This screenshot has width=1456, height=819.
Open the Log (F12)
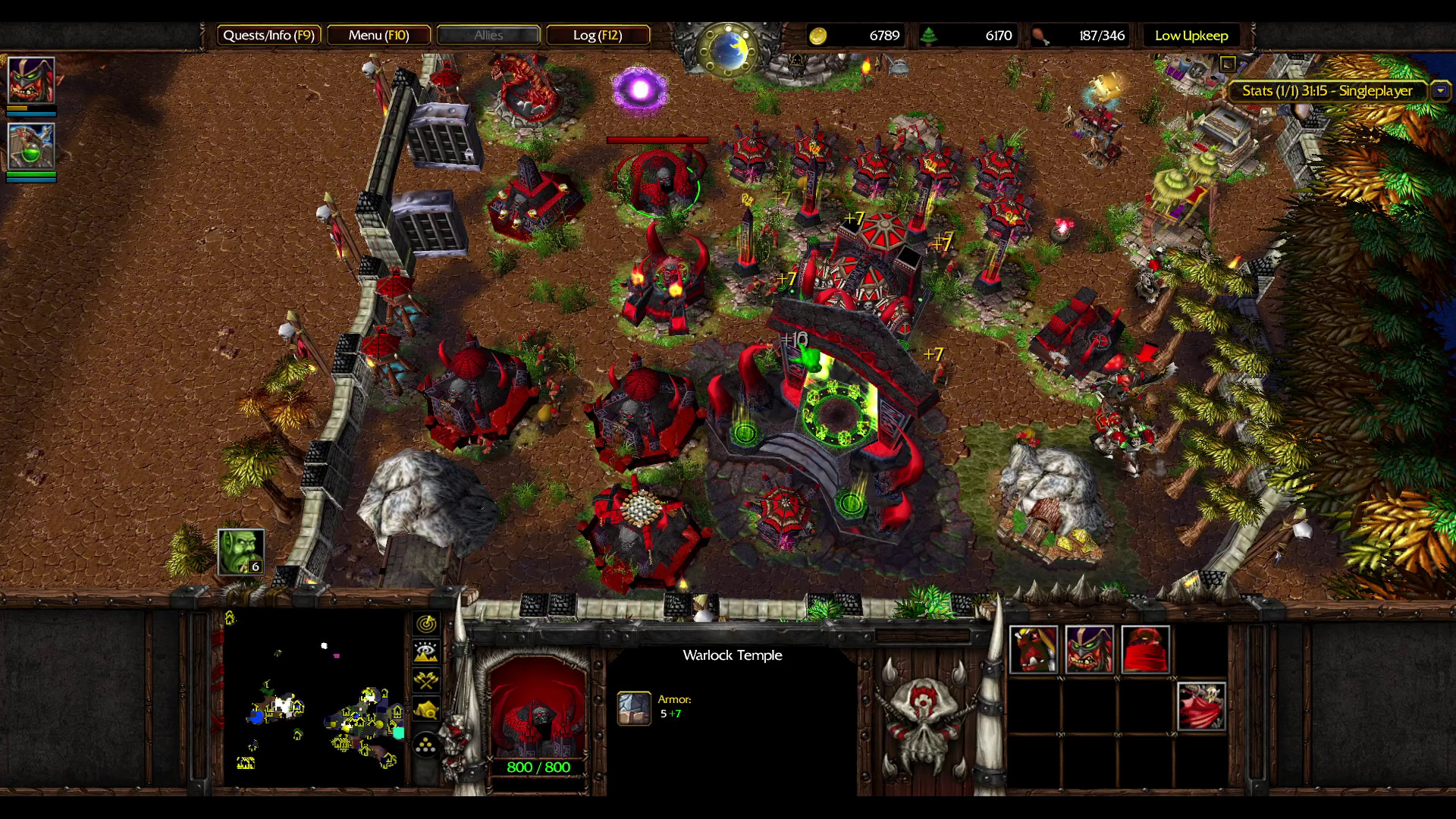pos(599,35)
